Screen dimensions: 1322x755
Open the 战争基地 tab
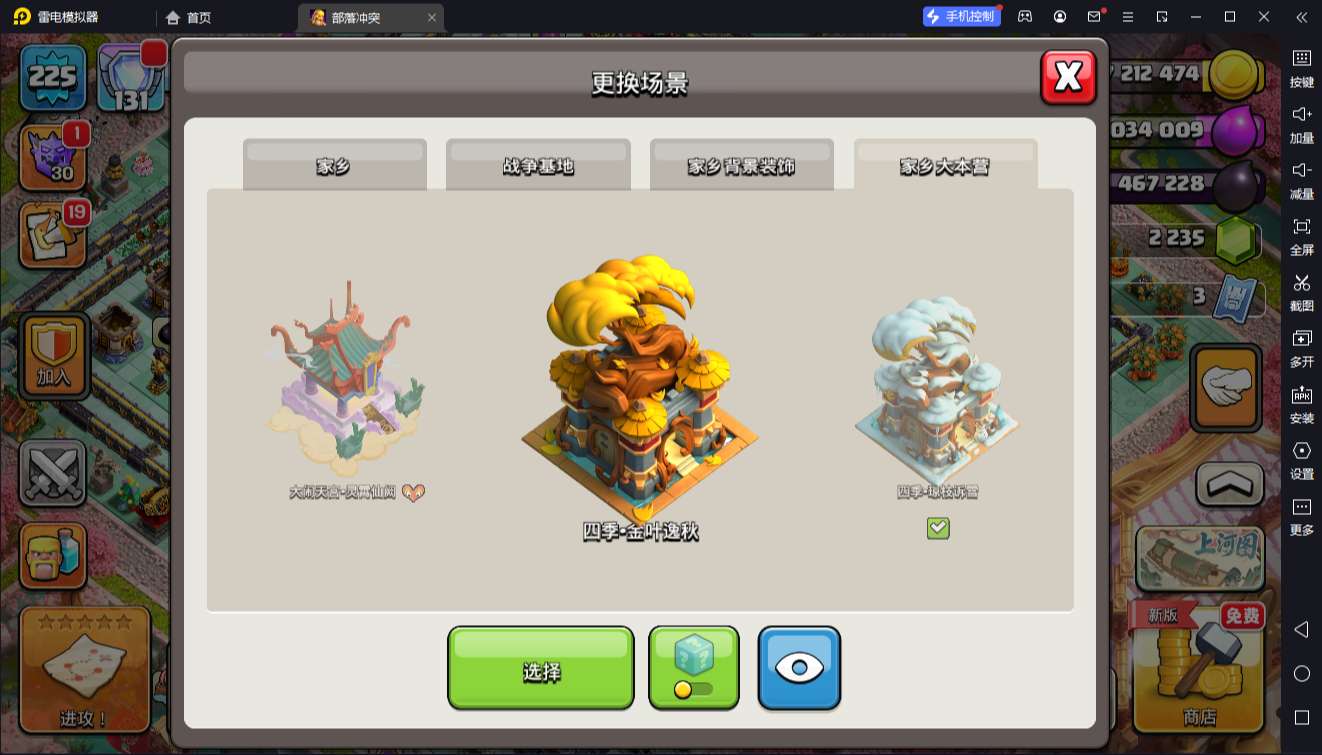pyautogui.click(x=538, y=166)
